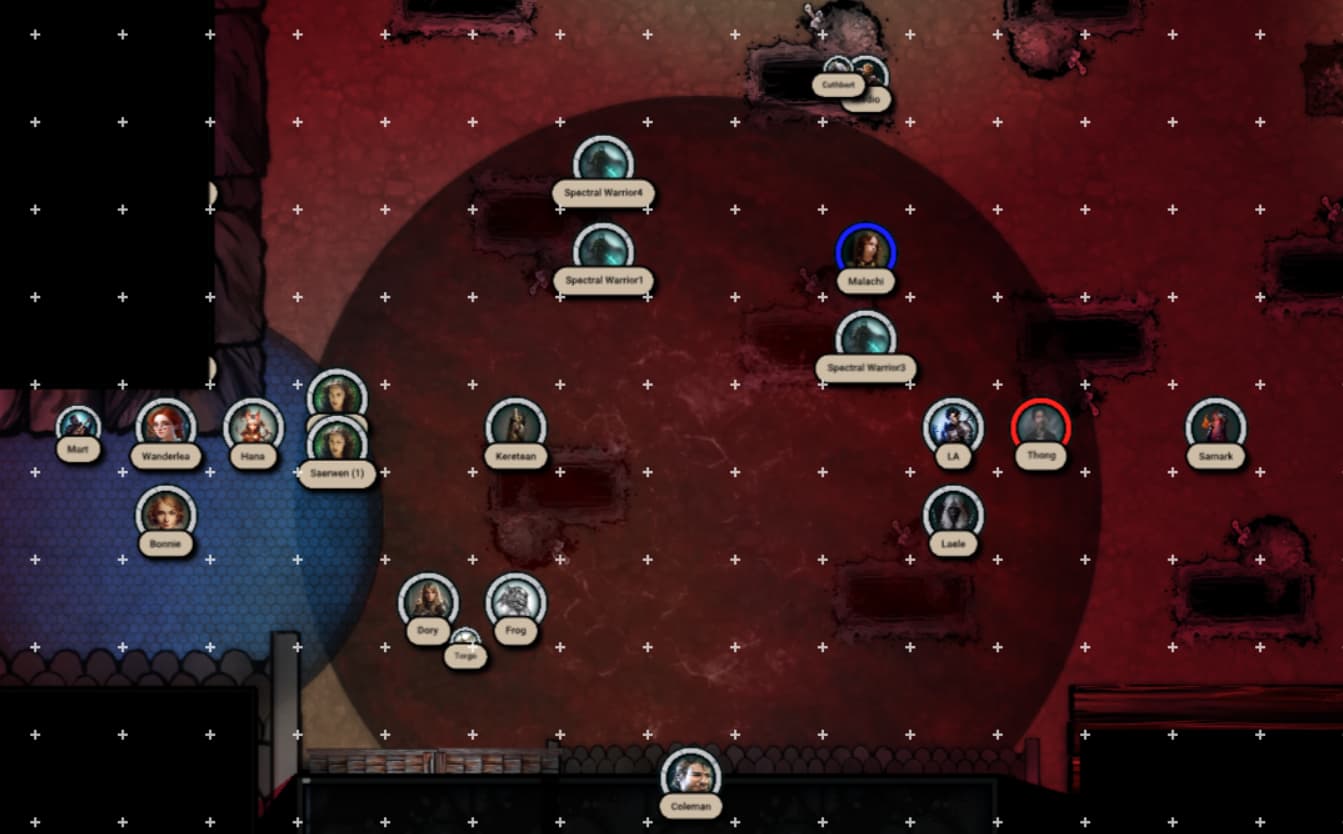The width and height of the screenshot is (1343, 834).
Task: Select the Hana token
Action: point(253,427)
